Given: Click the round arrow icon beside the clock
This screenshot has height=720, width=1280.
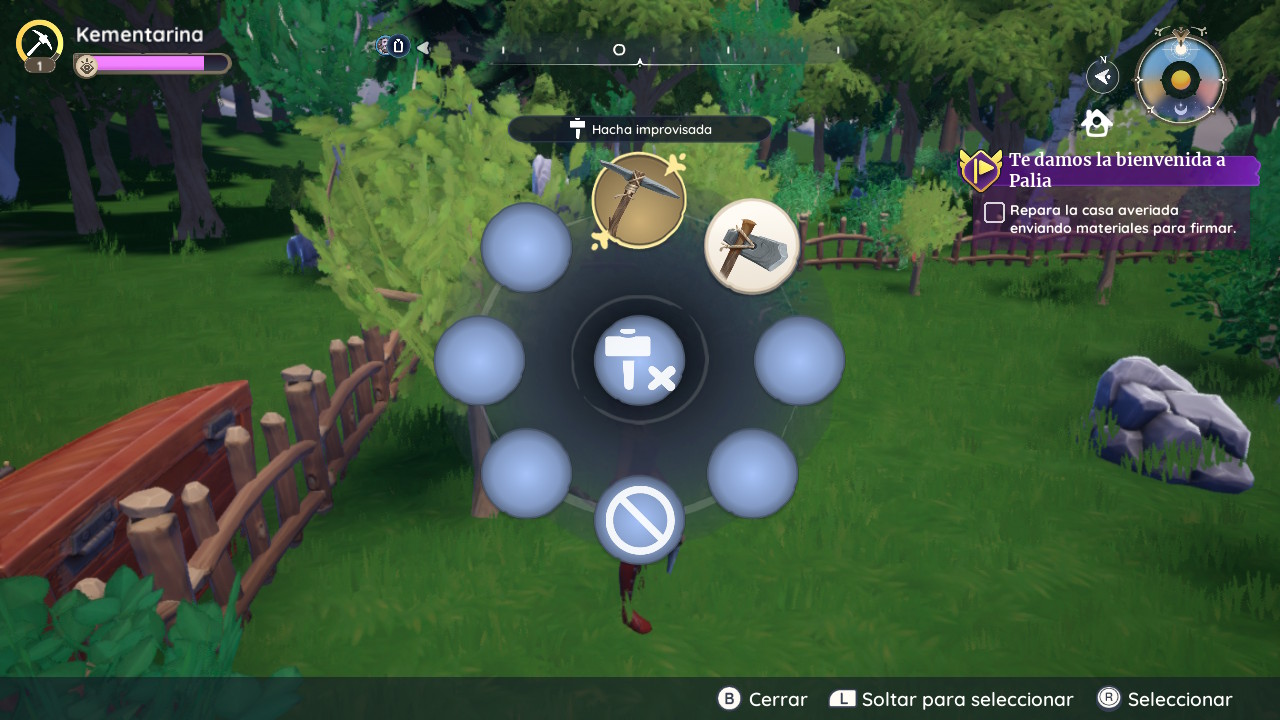Looking at the screenshot, I should click(1102, 76).
